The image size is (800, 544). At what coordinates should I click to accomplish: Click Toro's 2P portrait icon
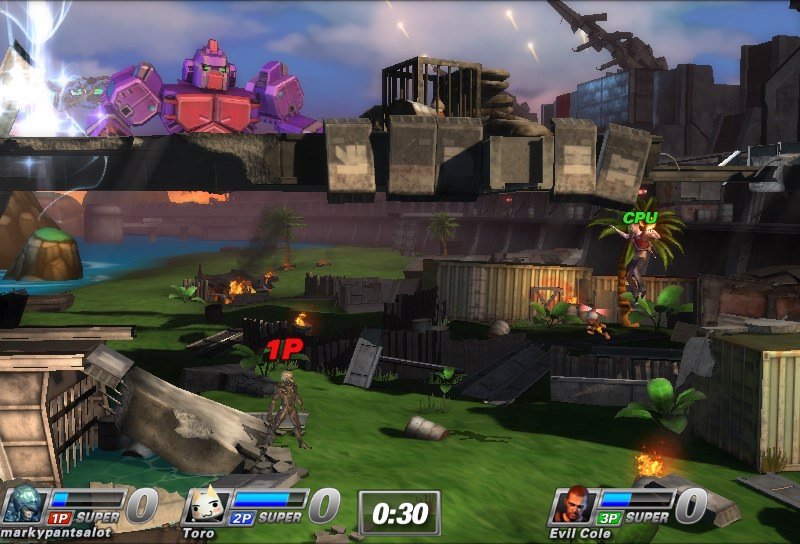206,505
